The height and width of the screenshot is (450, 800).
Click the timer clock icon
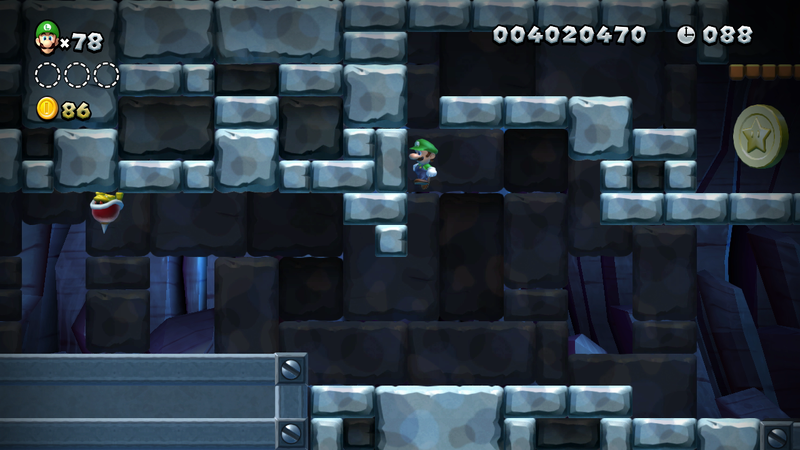click(x=686, y=35)
